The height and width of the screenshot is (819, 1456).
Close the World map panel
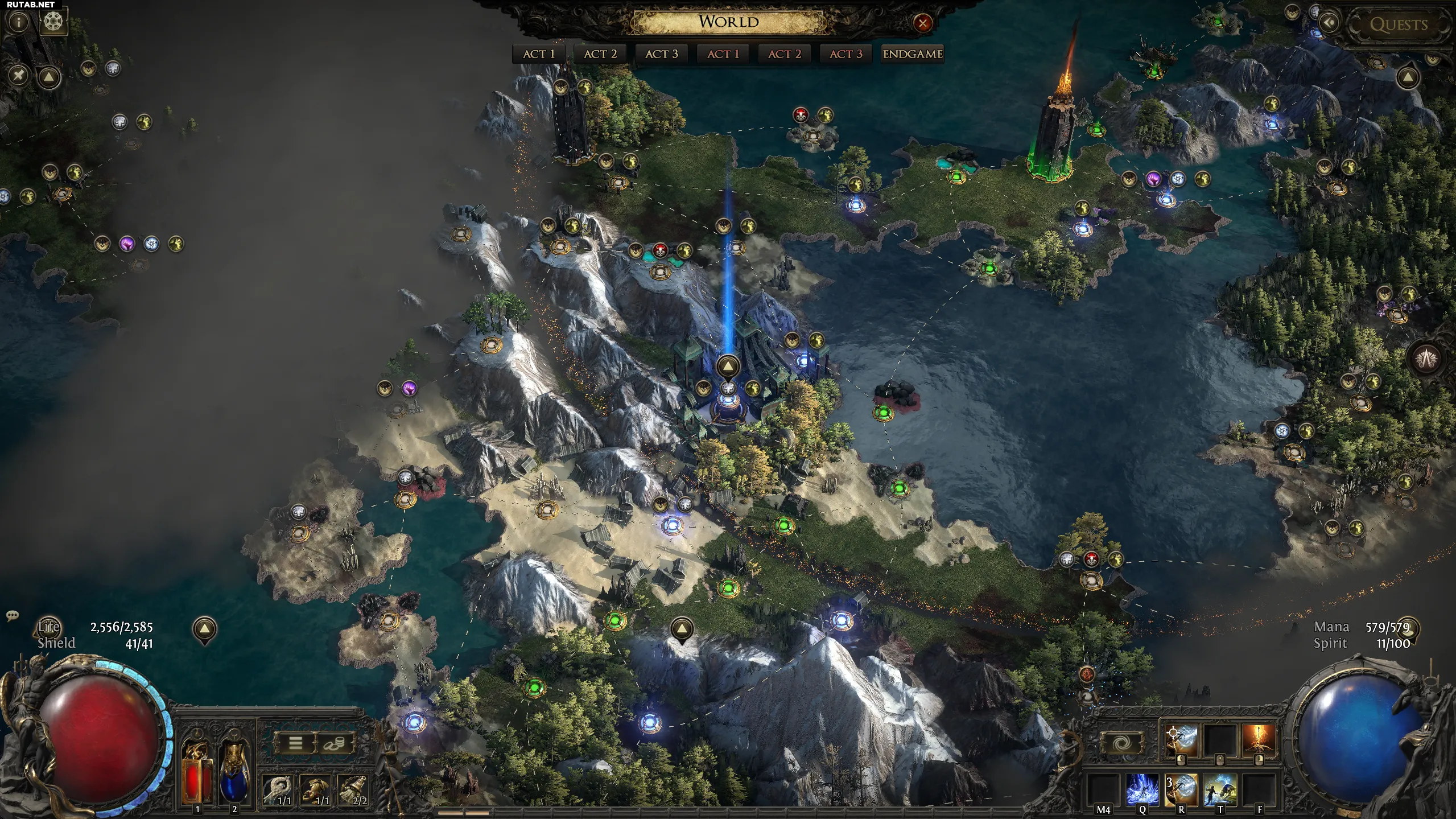pos(922,23)
